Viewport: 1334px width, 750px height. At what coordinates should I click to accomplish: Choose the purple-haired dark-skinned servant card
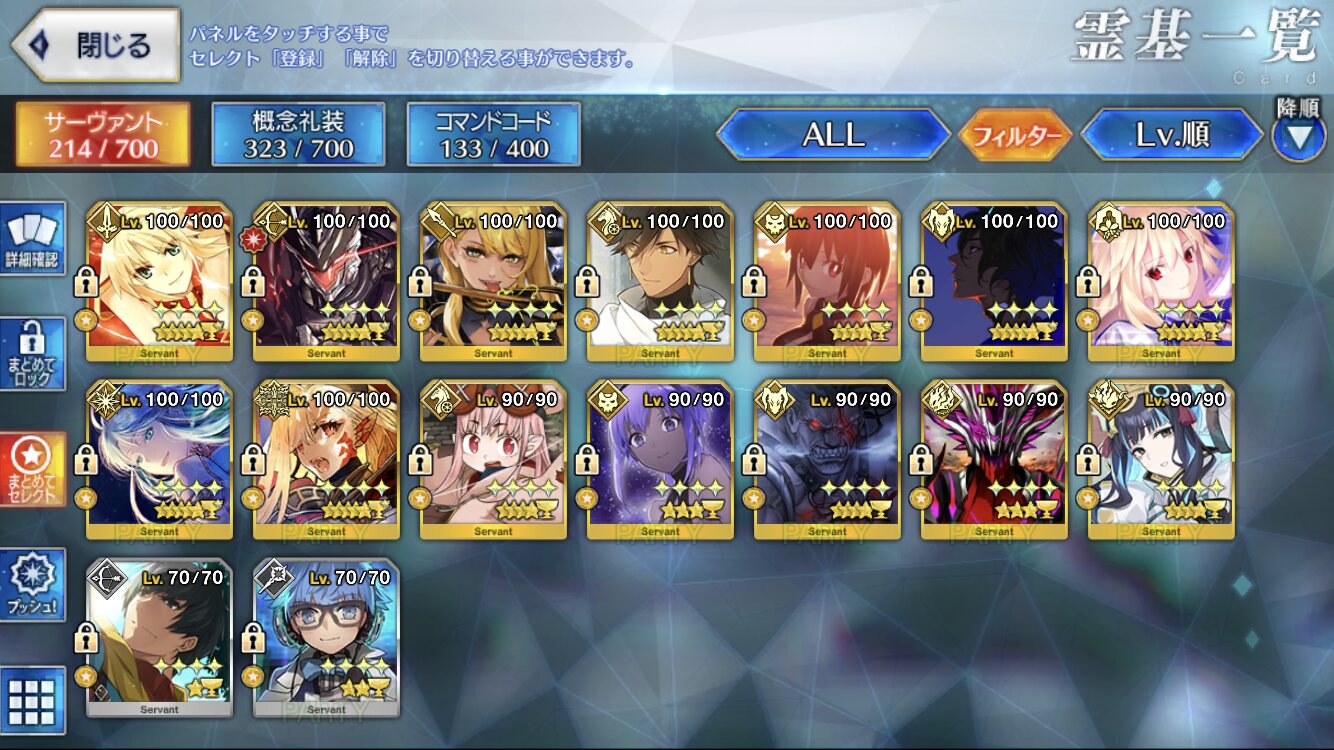point(660,460)
